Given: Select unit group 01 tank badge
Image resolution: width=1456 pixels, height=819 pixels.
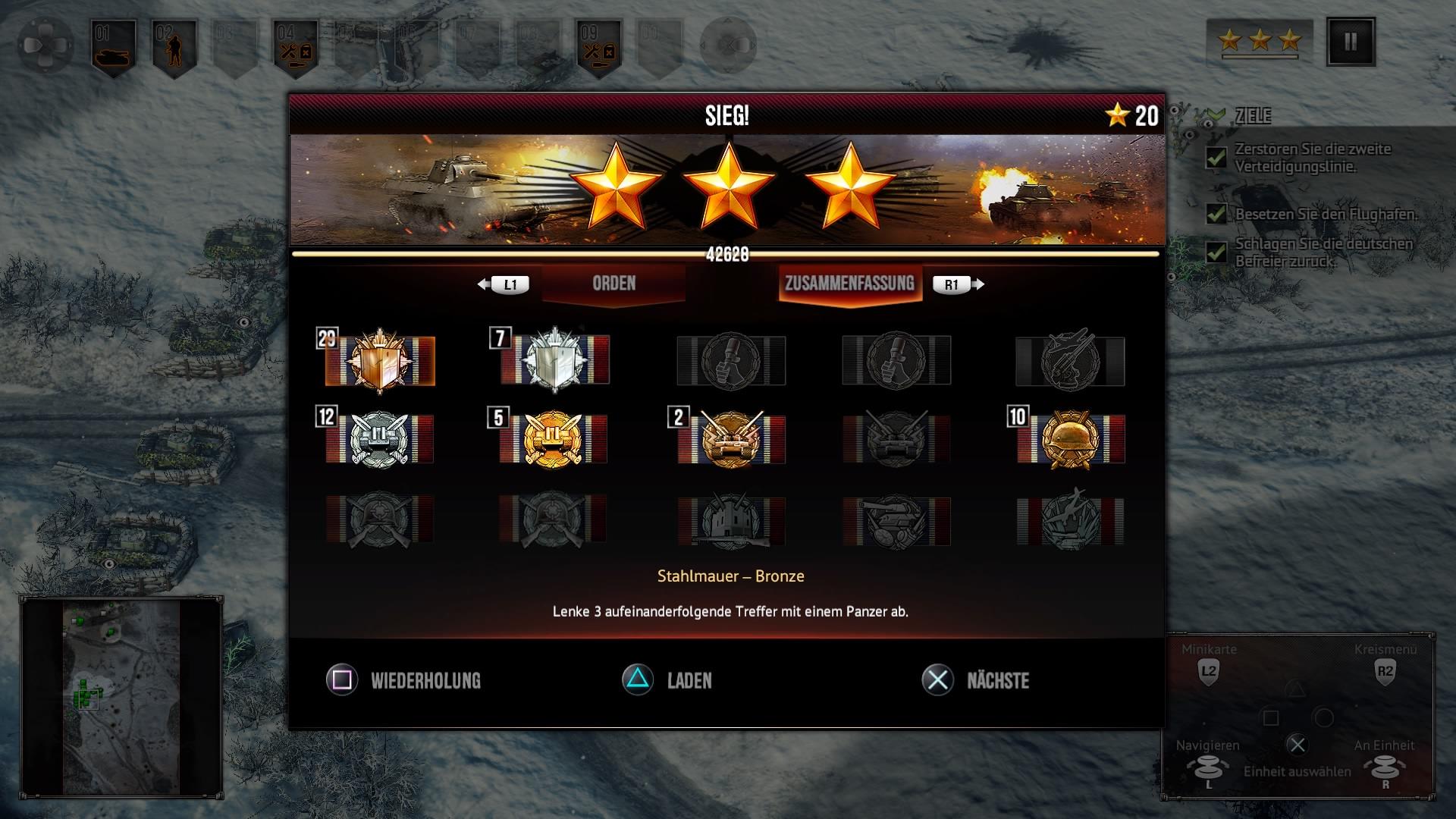Looking at the screenshot, I should tap(114, 47).
